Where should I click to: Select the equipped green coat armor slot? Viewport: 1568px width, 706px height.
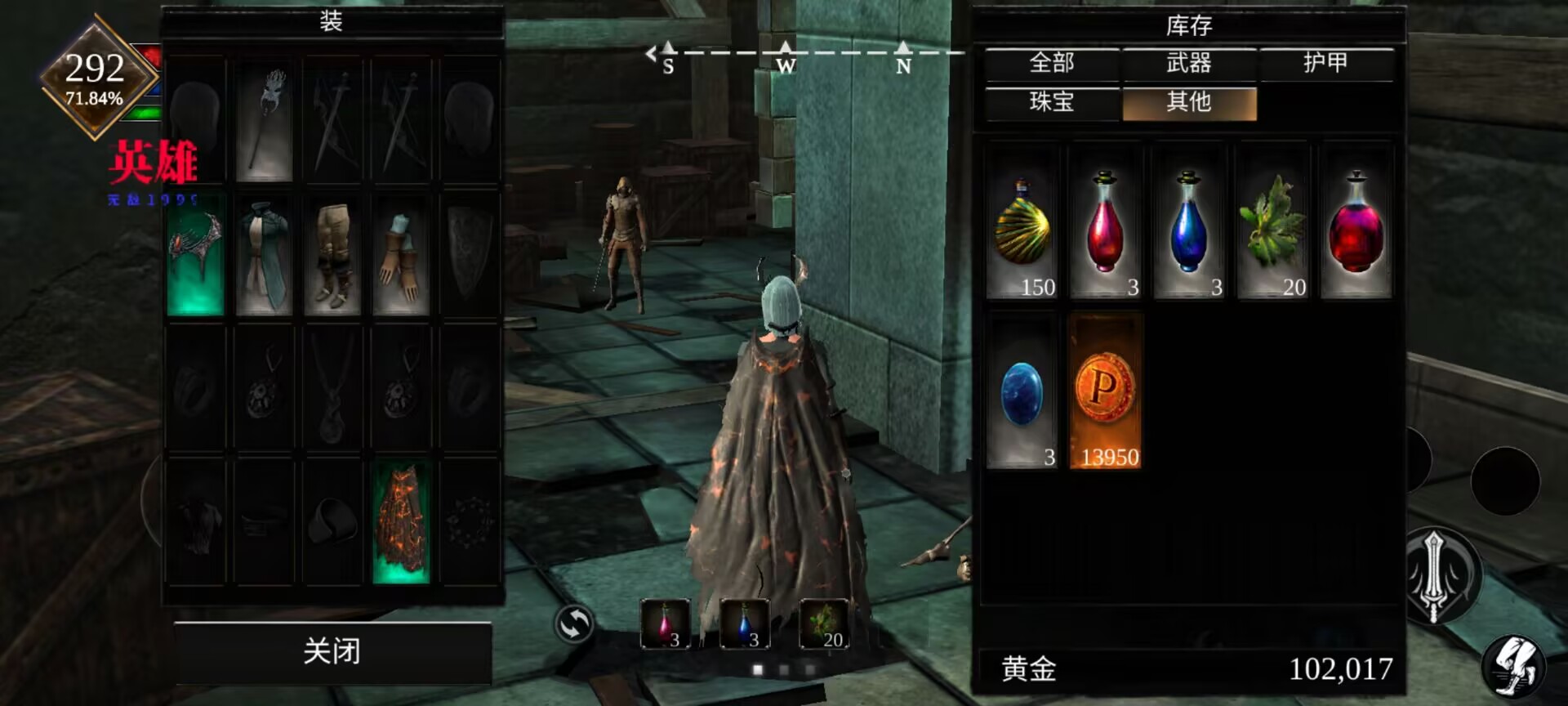pos(264,255)
